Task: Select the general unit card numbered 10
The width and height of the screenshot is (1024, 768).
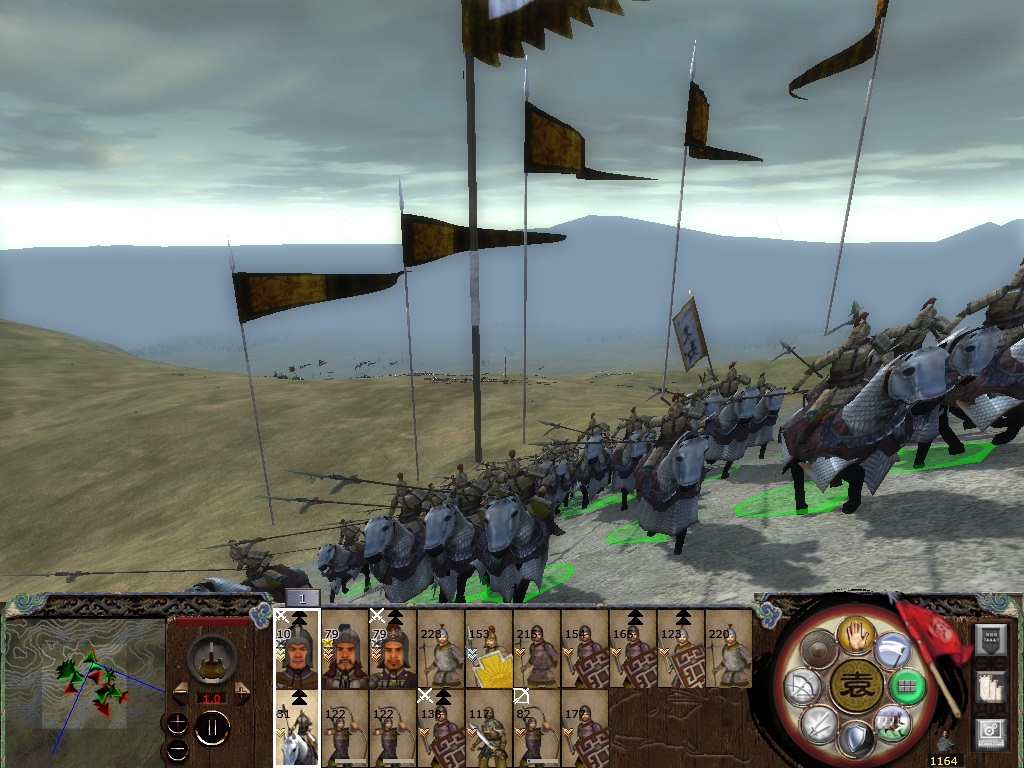Action: 297,649
